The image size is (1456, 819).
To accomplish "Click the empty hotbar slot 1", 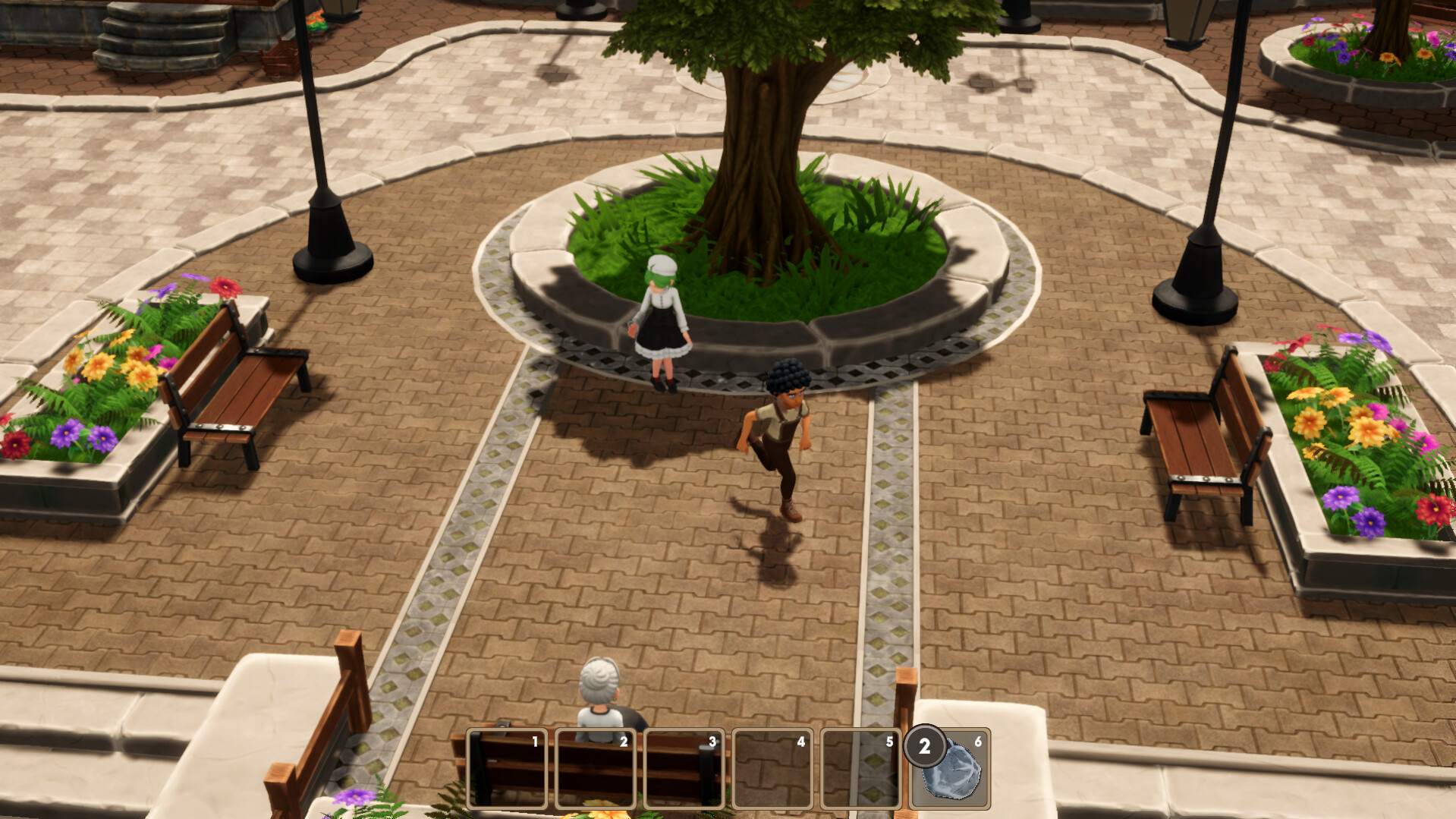I will [507, 770].
